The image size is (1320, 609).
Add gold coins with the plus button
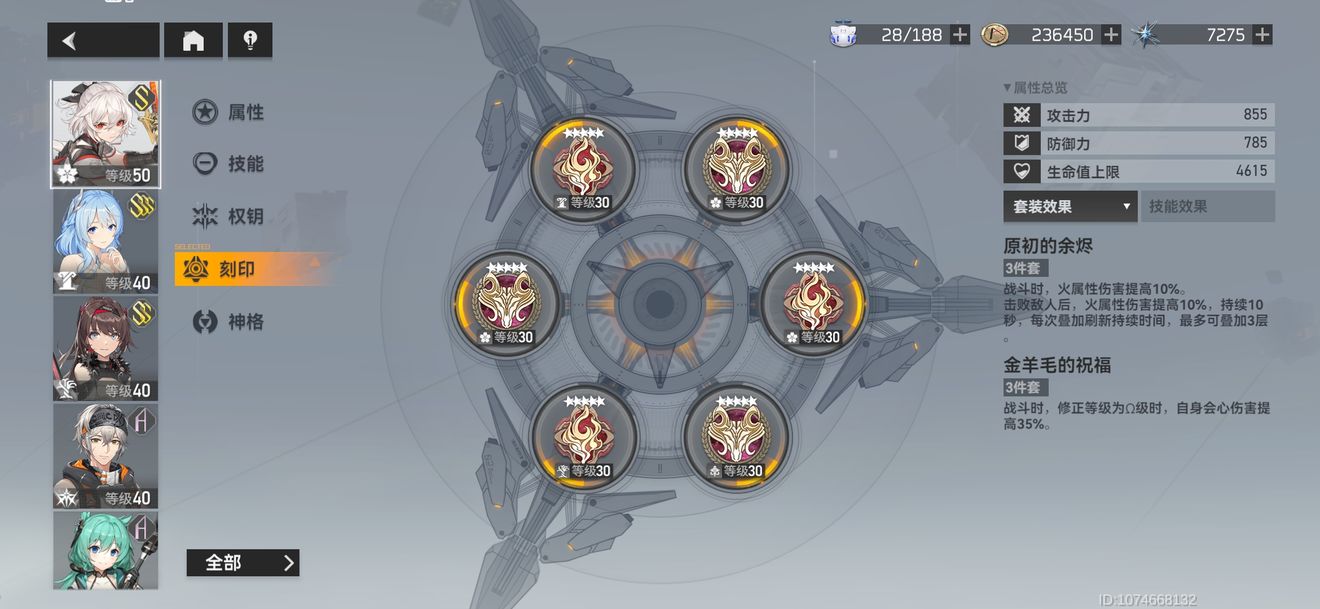[x=1111, y=35]
